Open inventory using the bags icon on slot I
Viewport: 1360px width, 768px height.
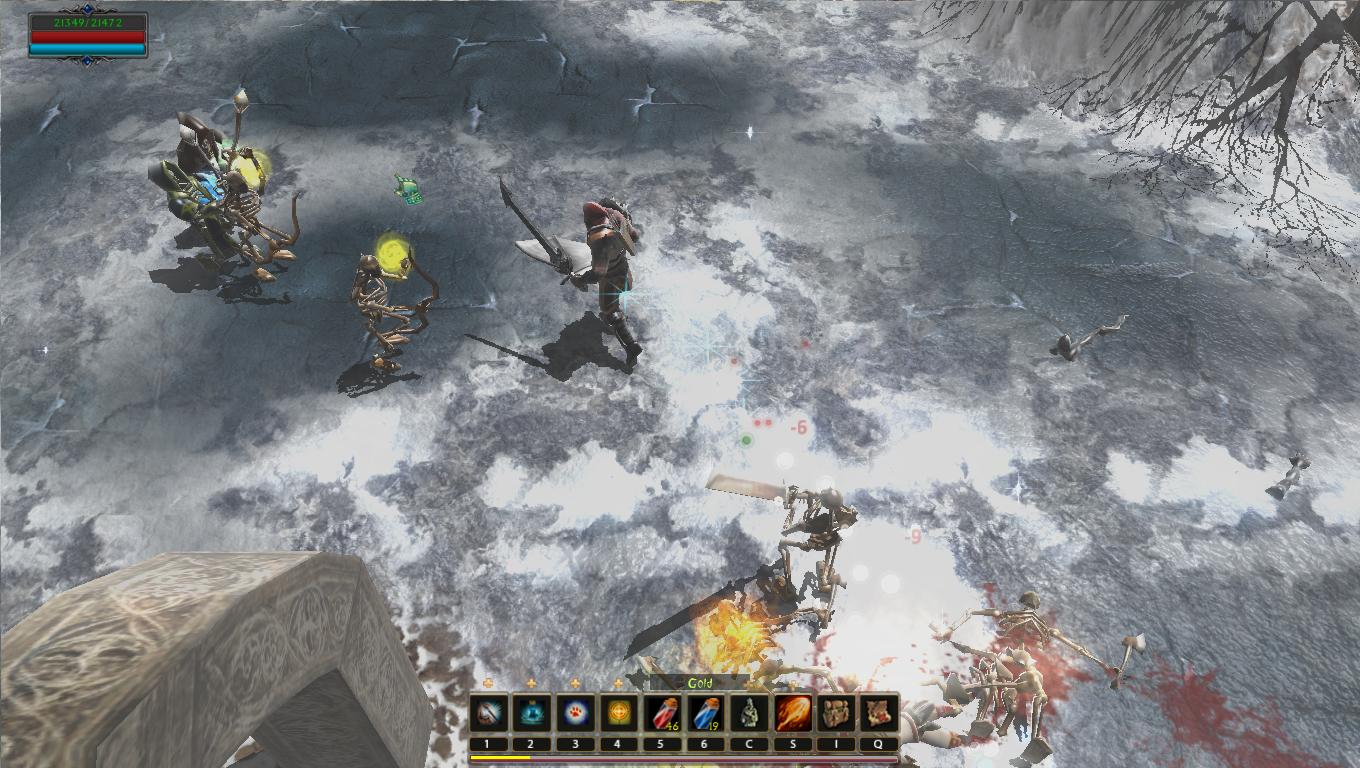point(835,714)
